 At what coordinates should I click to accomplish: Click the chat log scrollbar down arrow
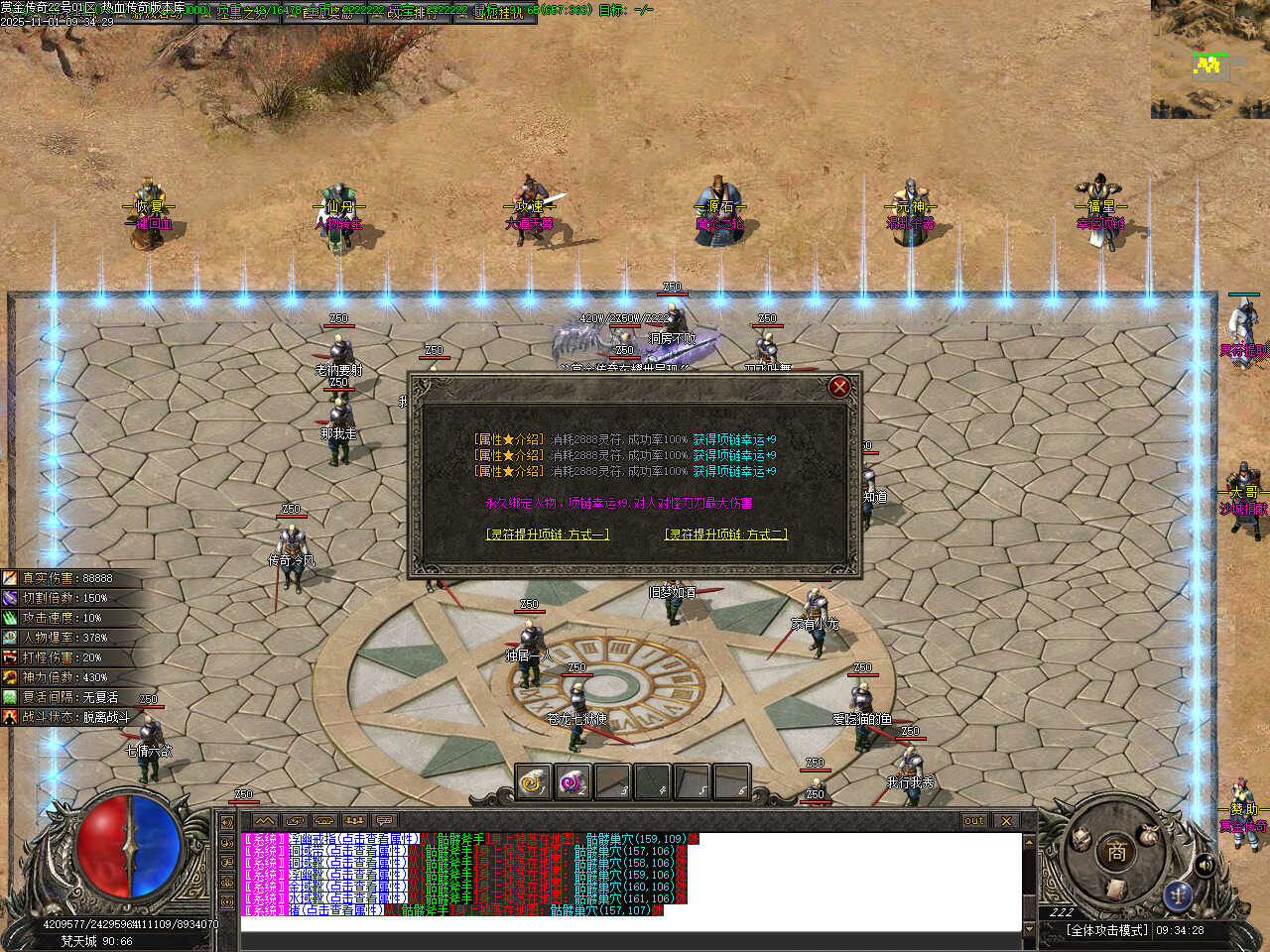(1029, 928)
